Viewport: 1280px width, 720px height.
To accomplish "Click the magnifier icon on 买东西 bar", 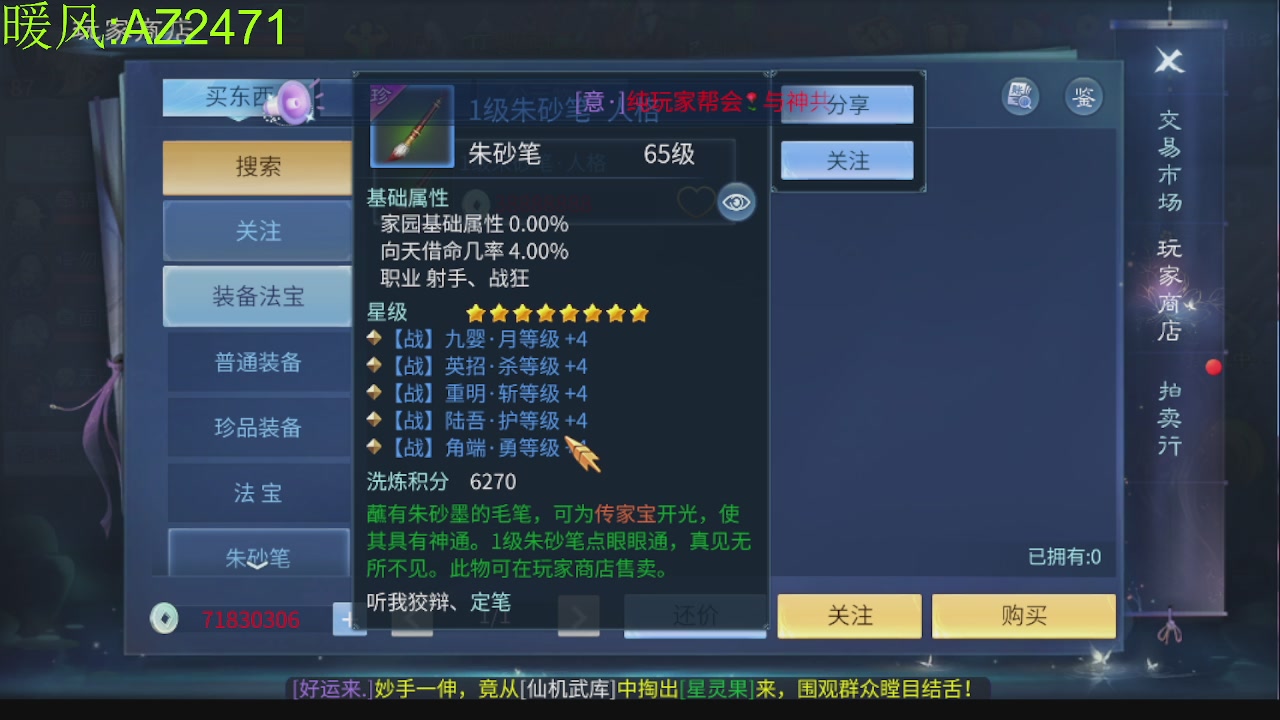I will tap(293, 98).
